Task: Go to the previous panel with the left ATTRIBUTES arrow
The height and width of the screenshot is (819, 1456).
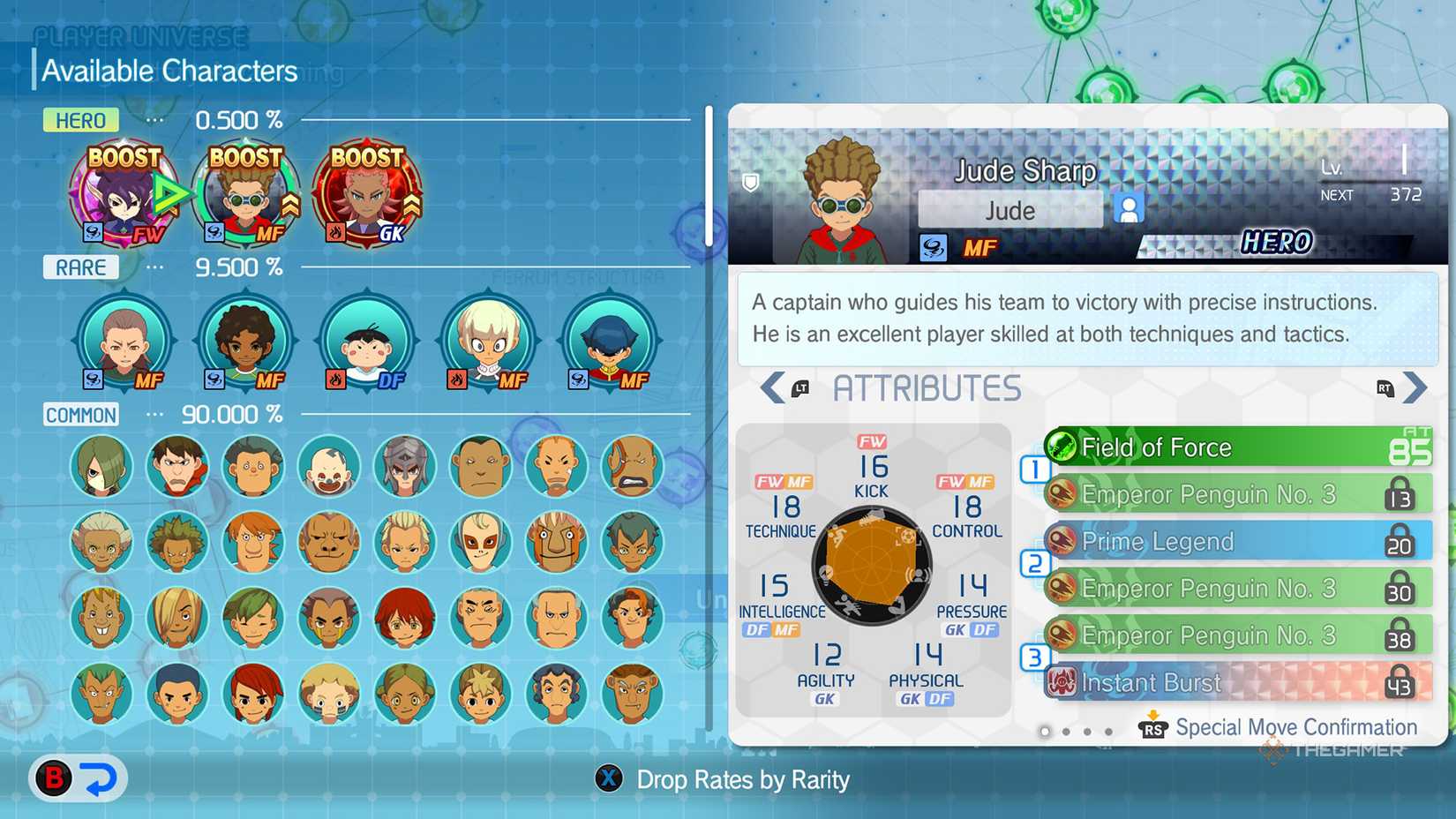Action: point(772,388)
